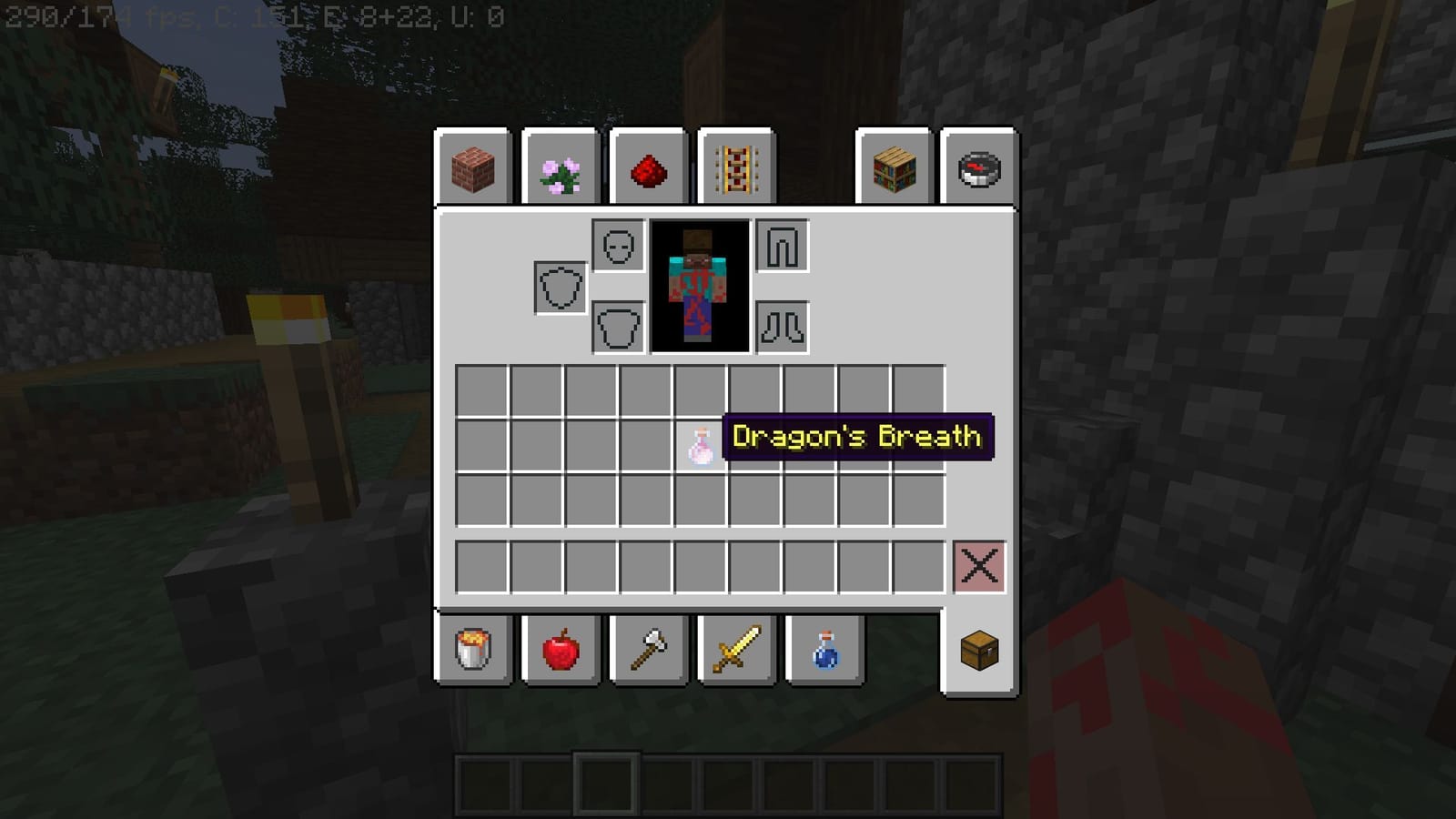Viewport: 1456px width, 819px height.
Task: Select the helmet armor slot
Action: point(617,244)
